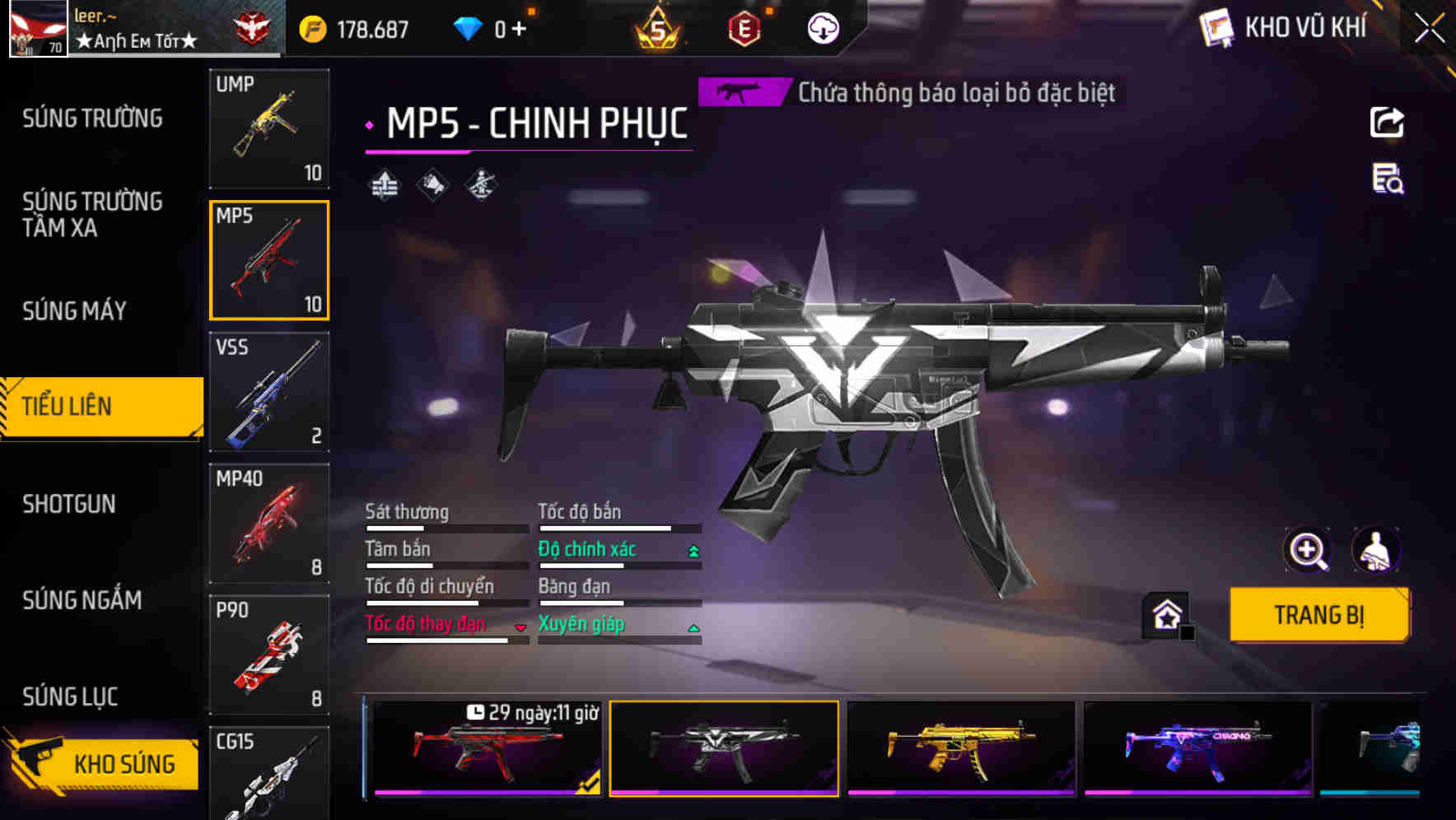1456x820 pixels.
Task: Choose the golden MP5 skin thumbnail
Action: point(961,748)
